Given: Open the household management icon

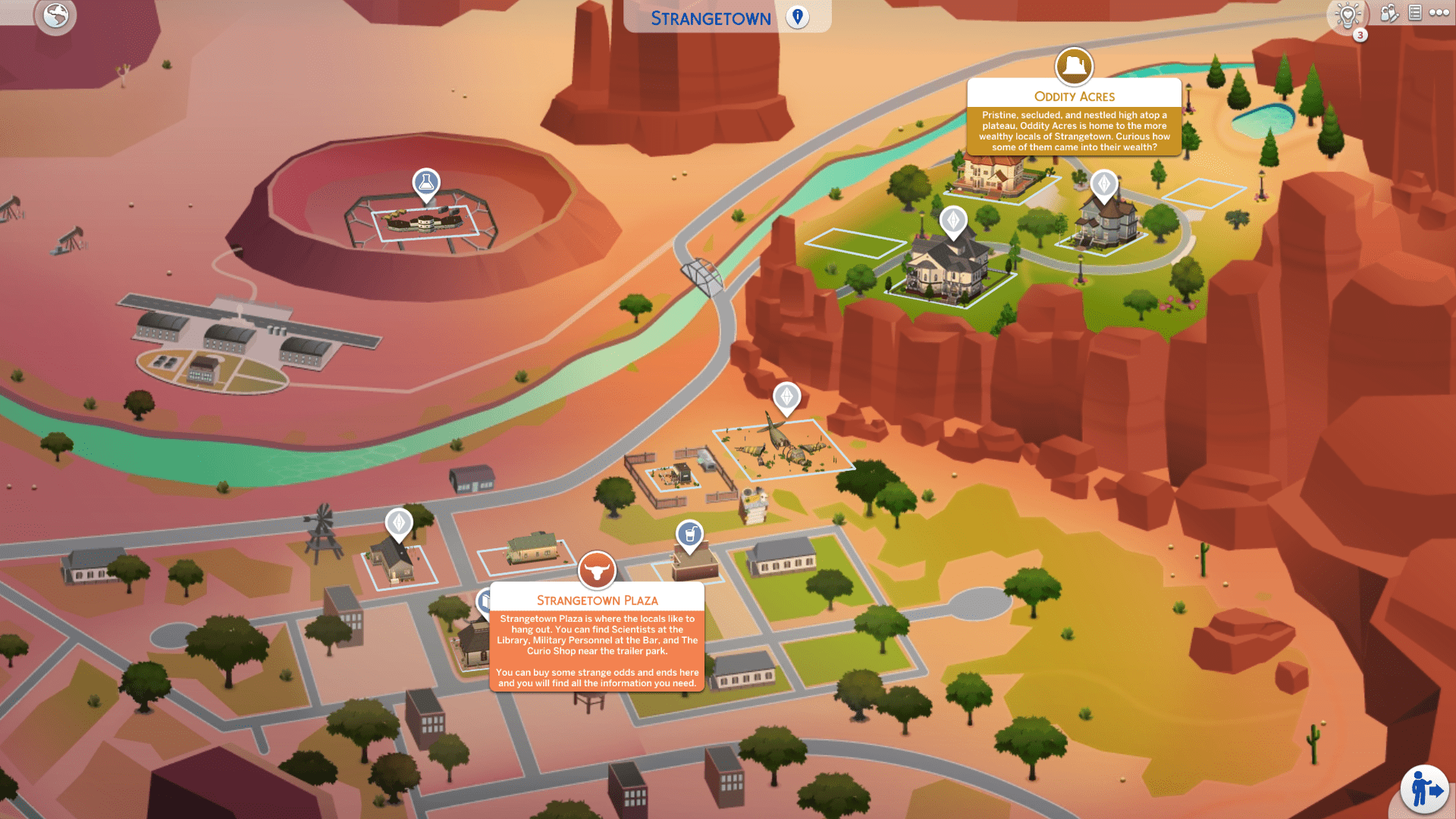Looking at the screenshot, I should click(1389, 13).
